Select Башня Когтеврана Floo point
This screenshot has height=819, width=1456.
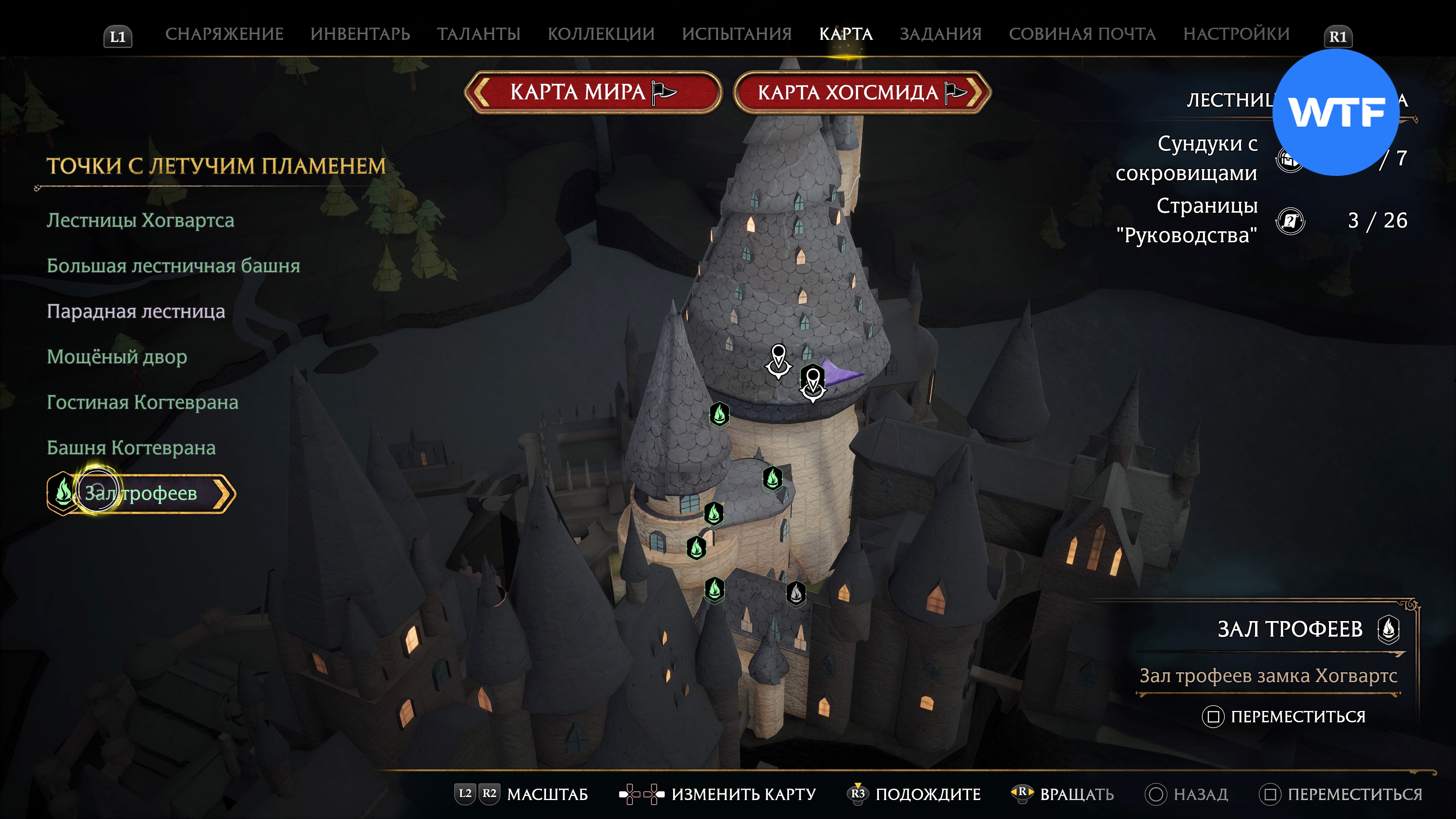click(131, 448)
